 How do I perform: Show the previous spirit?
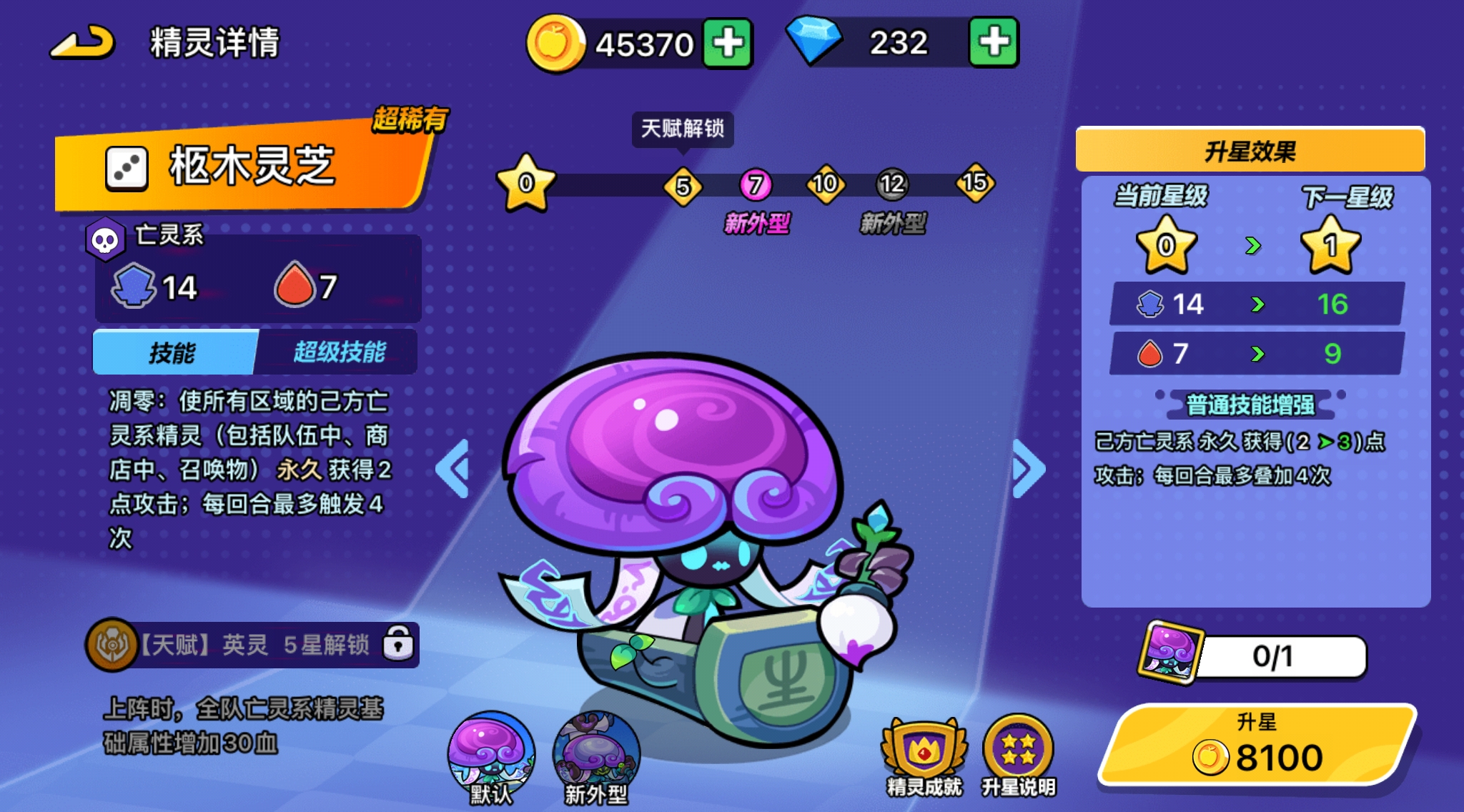click(453, 469)
